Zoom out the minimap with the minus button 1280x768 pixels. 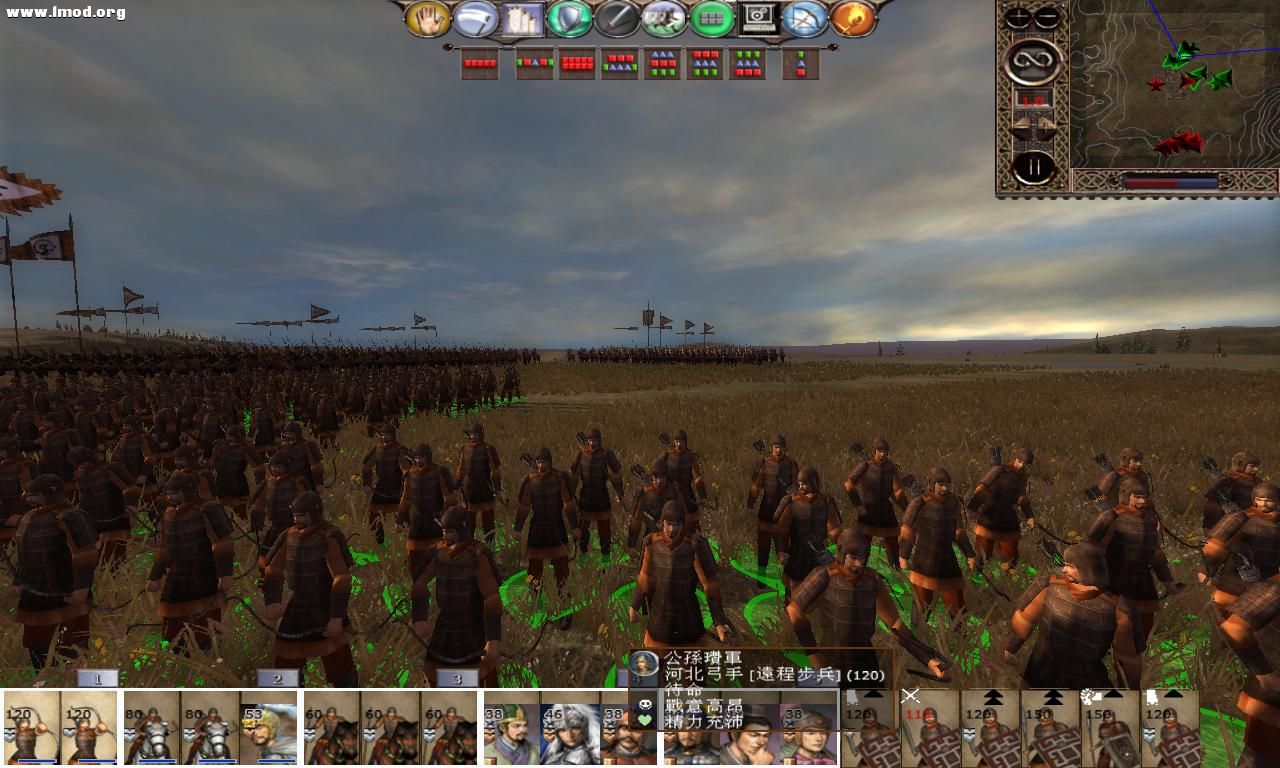1045,16
